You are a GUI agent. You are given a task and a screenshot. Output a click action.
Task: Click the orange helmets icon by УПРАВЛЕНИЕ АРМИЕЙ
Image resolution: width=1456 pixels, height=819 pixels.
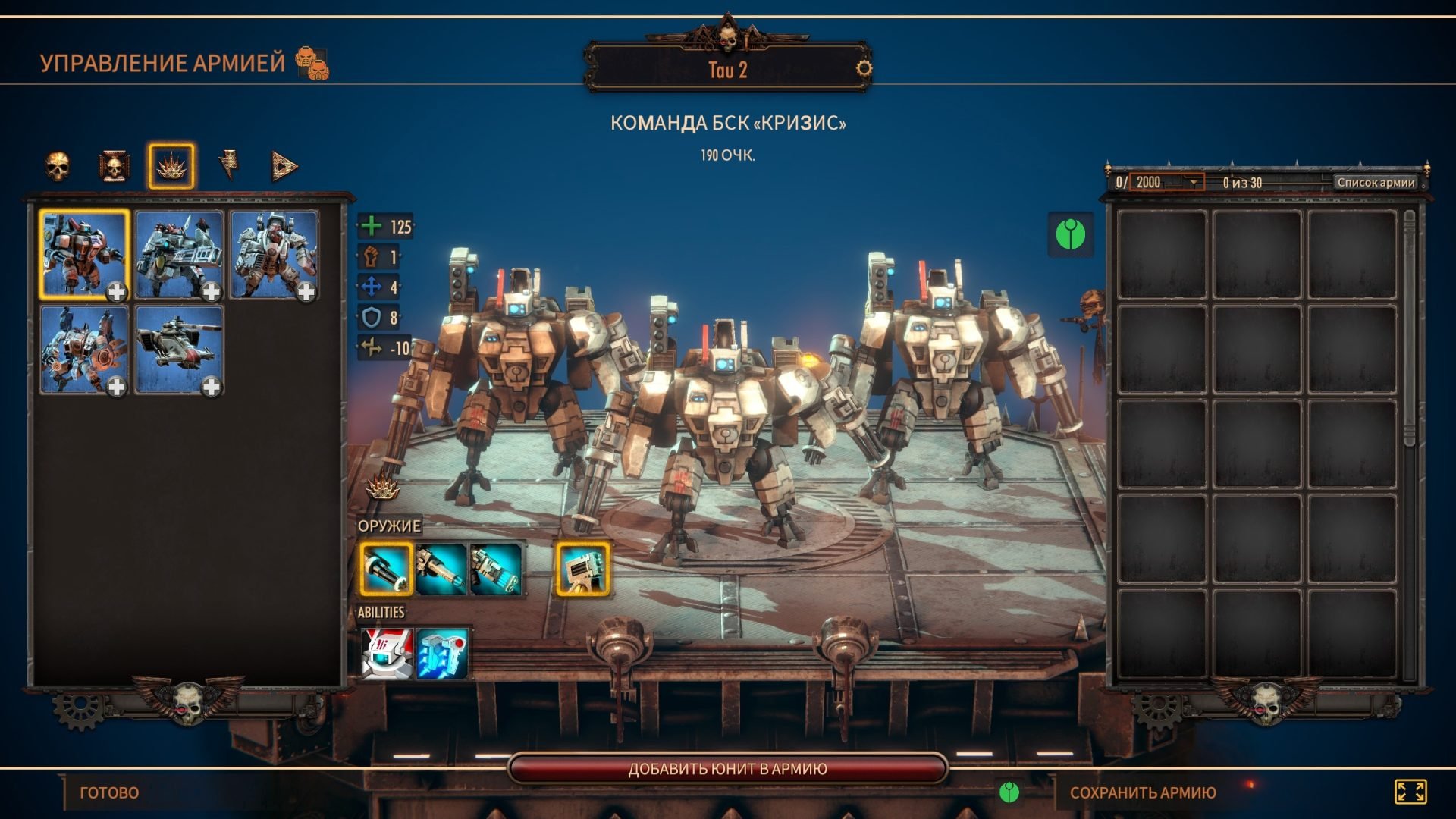[312, 63]
